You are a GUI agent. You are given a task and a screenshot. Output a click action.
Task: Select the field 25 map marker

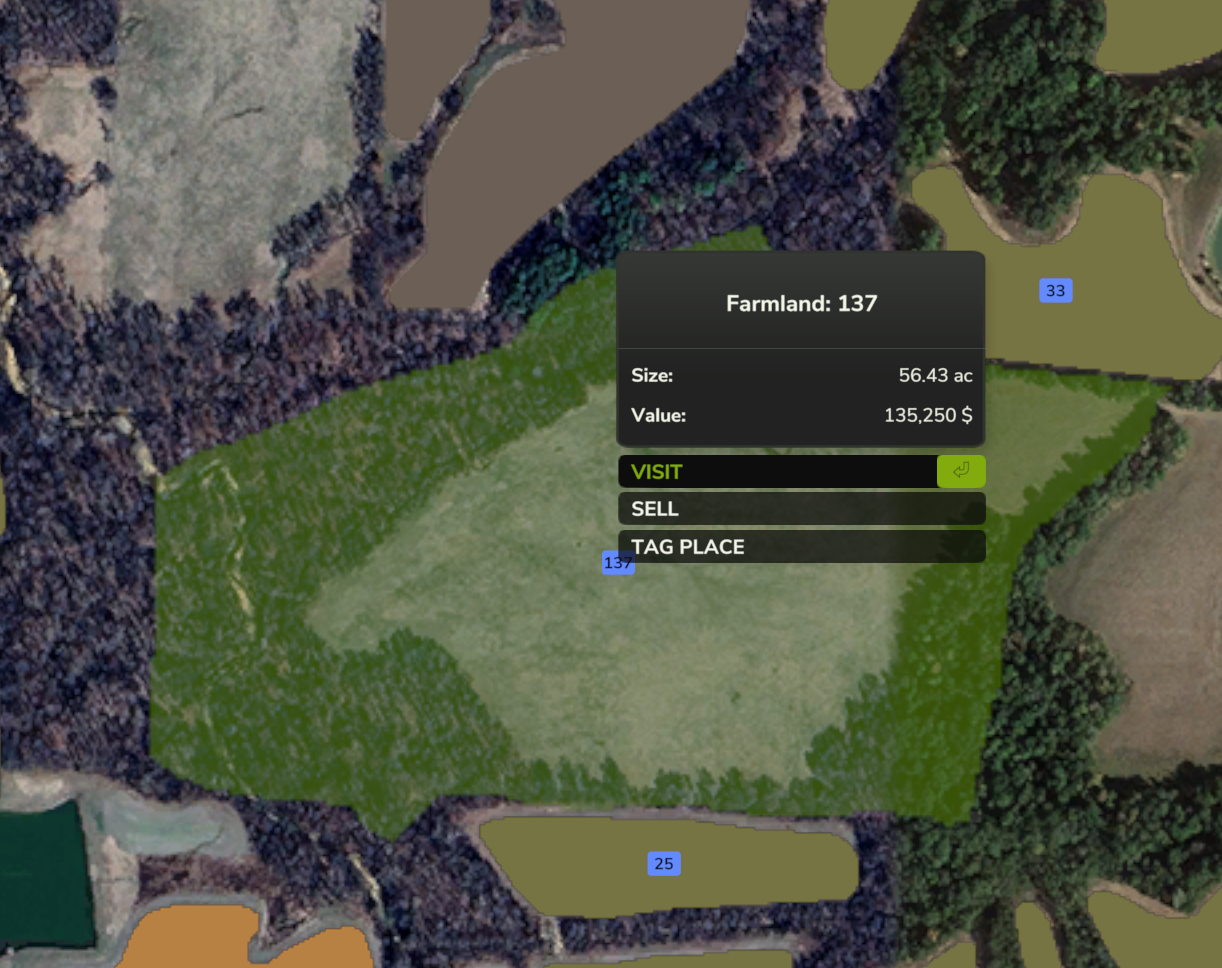point(663,863)
